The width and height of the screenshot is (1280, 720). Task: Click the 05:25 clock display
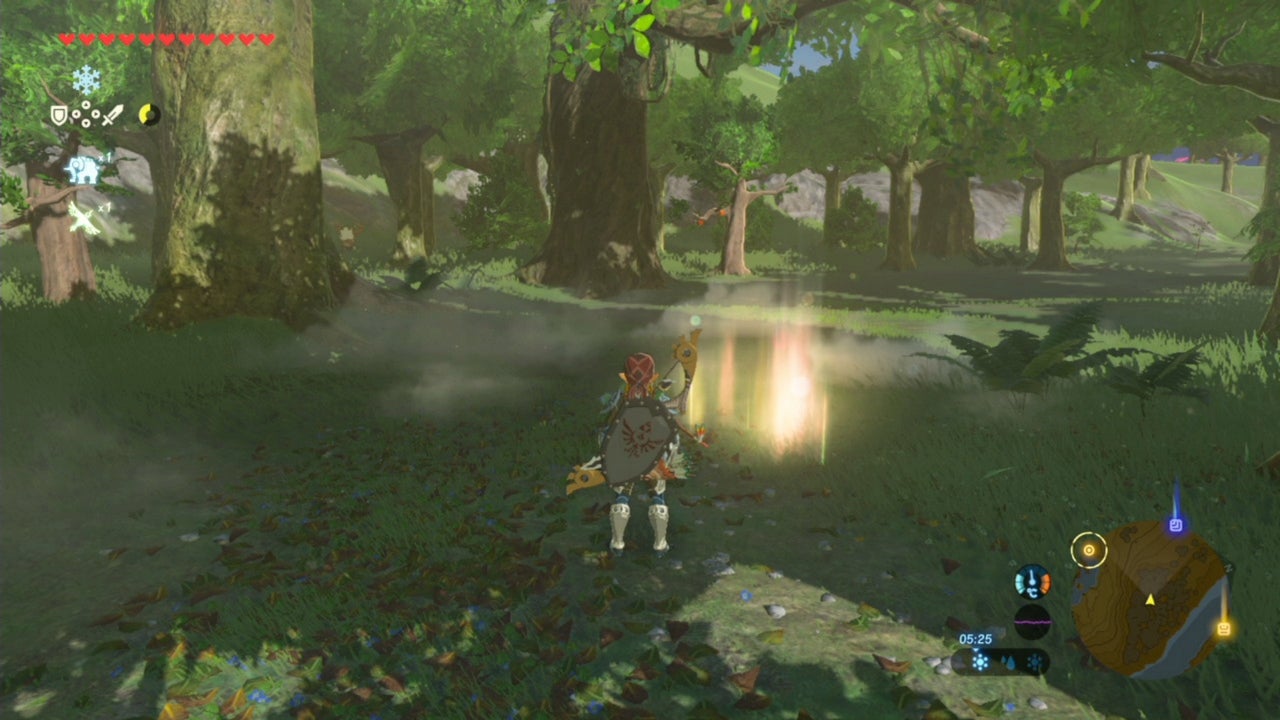point(976,638)
